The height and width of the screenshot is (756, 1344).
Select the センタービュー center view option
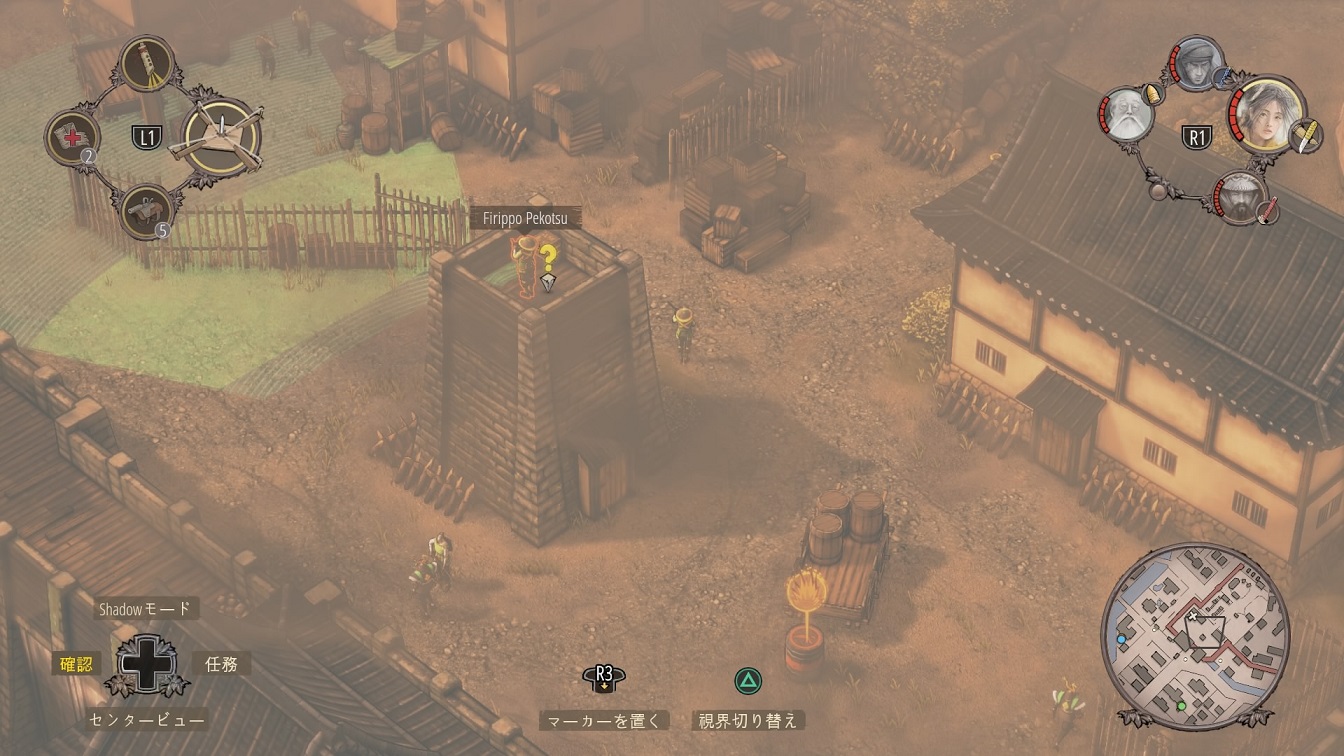click(147, 719)
